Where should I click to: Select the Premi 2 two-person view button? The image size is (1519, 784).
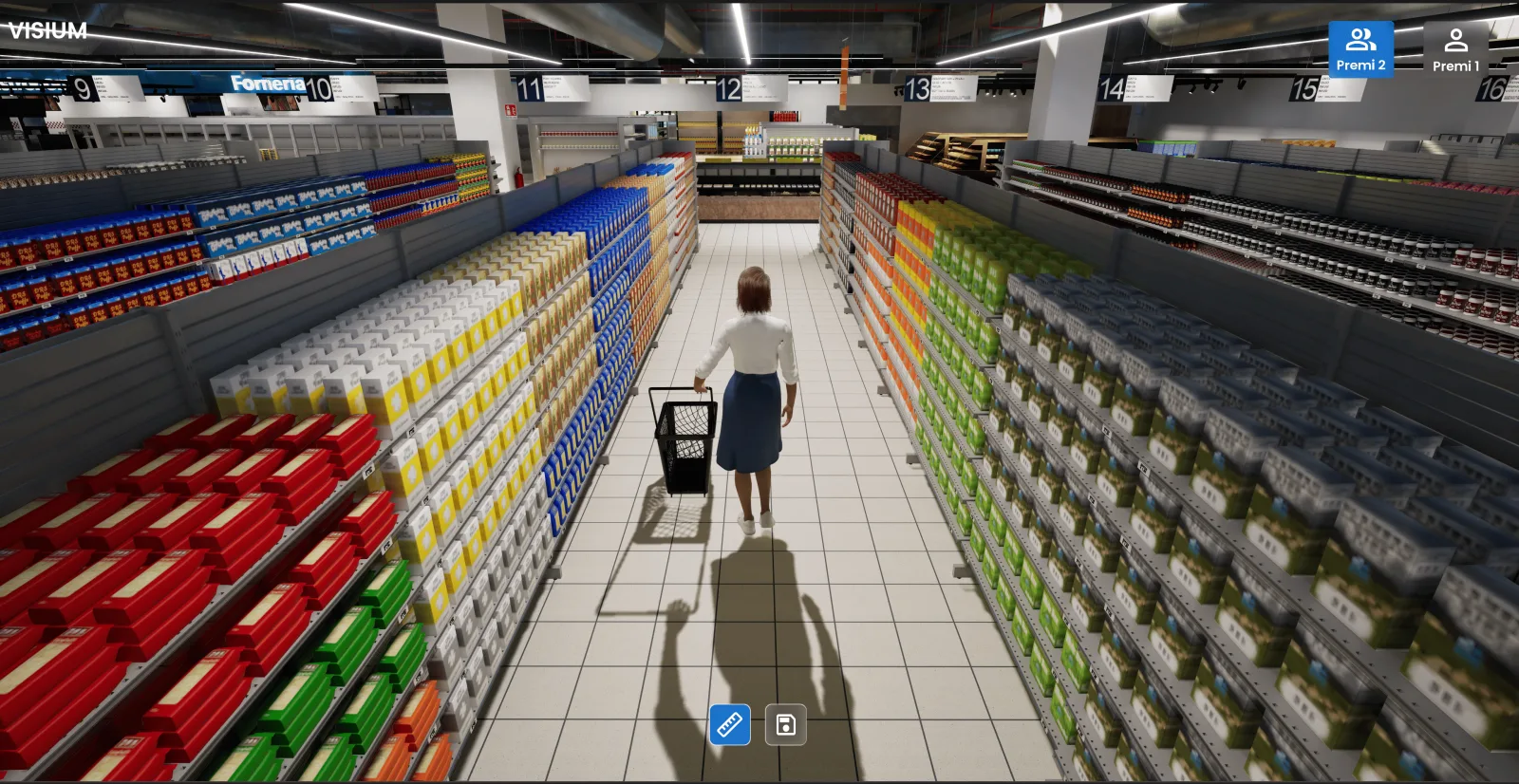click(x=1360, y=49)
